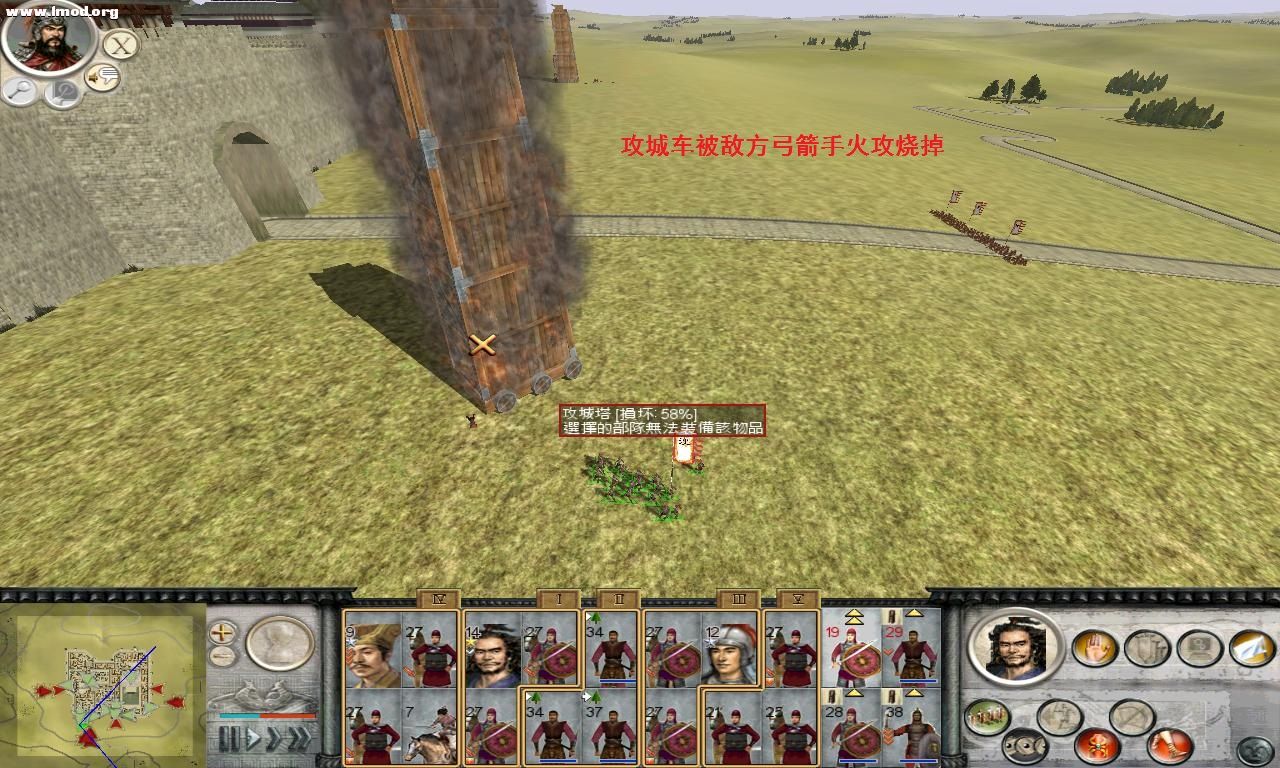Dismiss the advisor with the X button
The width and height of the screenshot is (1280, 768).
pyautogui.click(x=119, y=46)
